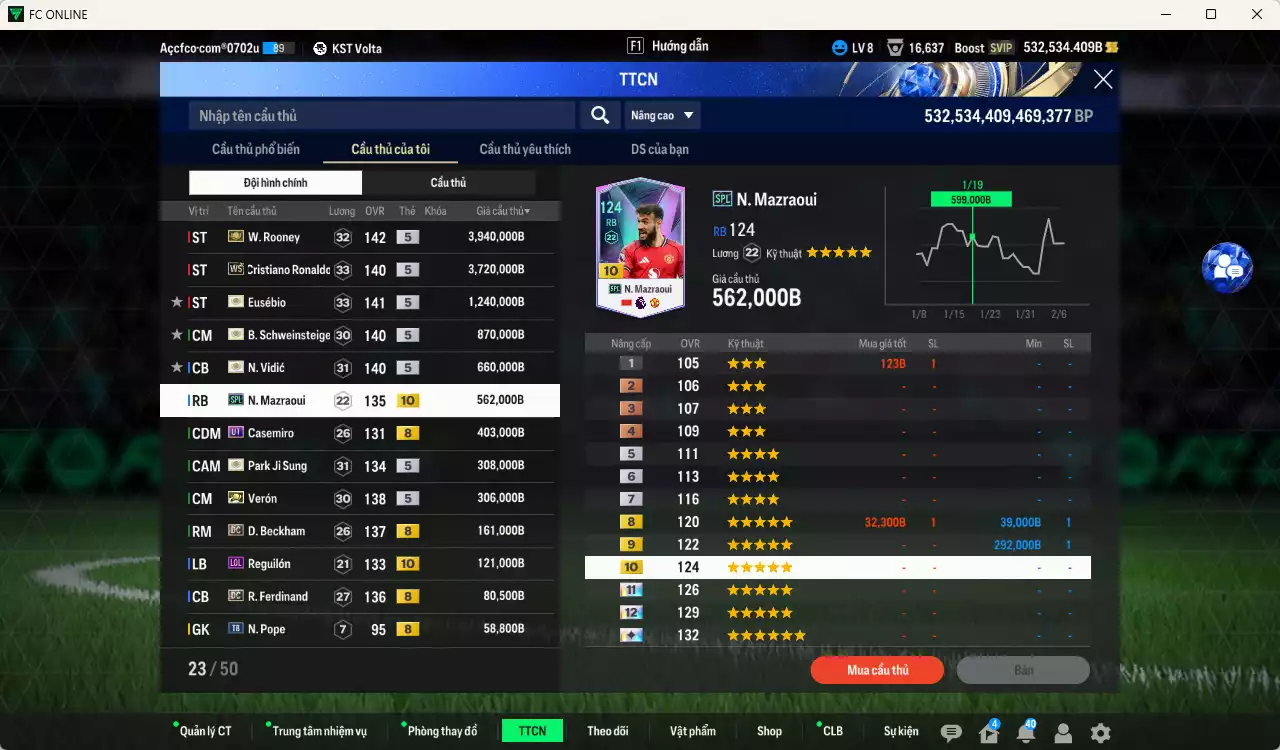Open the club house icon with 4 notifications

click(987, 732)
